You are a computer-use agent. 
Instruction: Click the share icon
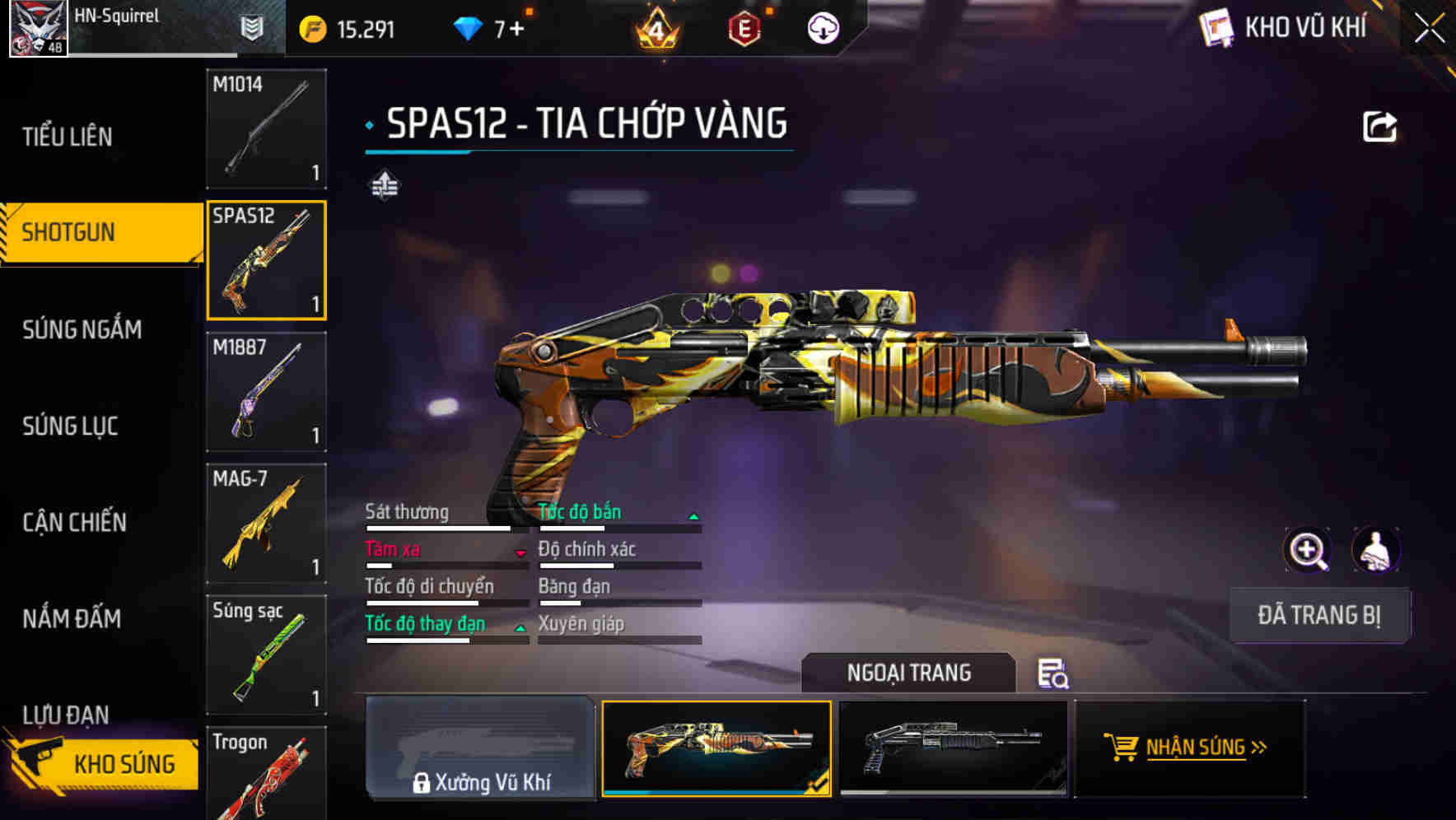[1379, 127]
